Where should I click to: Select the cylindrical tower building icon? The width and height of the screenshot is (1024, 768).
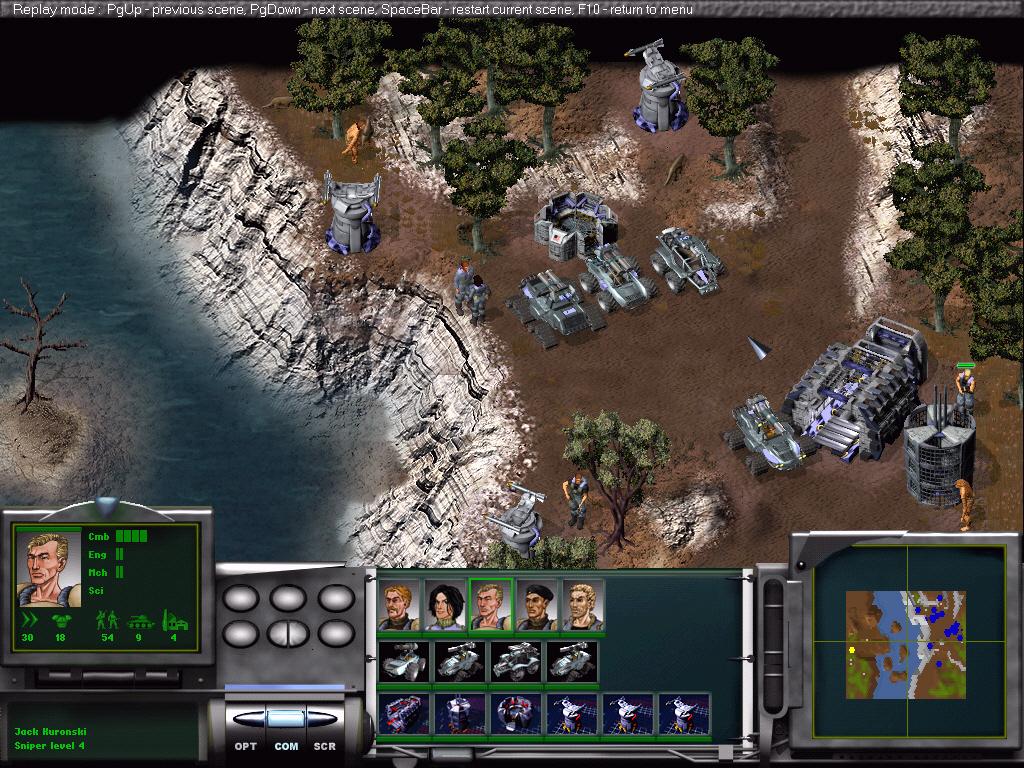coord(461,714)
